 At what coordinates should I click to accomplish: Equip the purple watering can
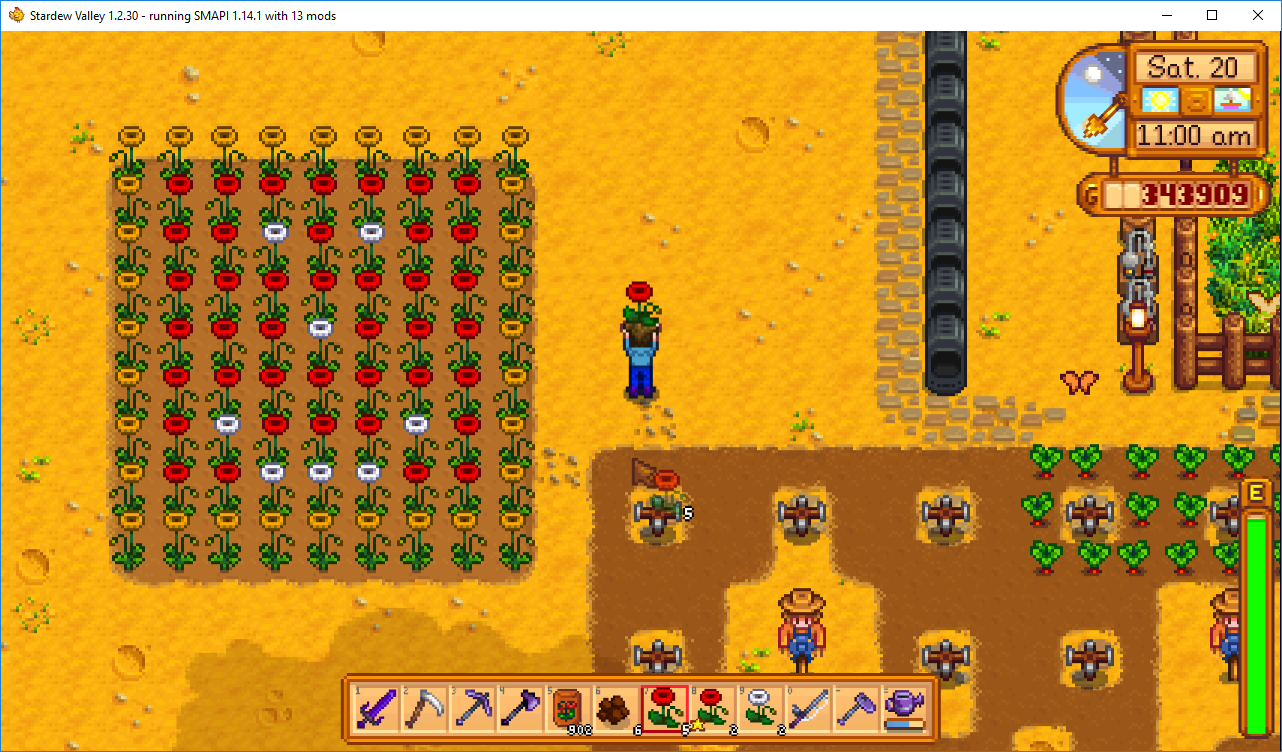[x=903, y=709]
